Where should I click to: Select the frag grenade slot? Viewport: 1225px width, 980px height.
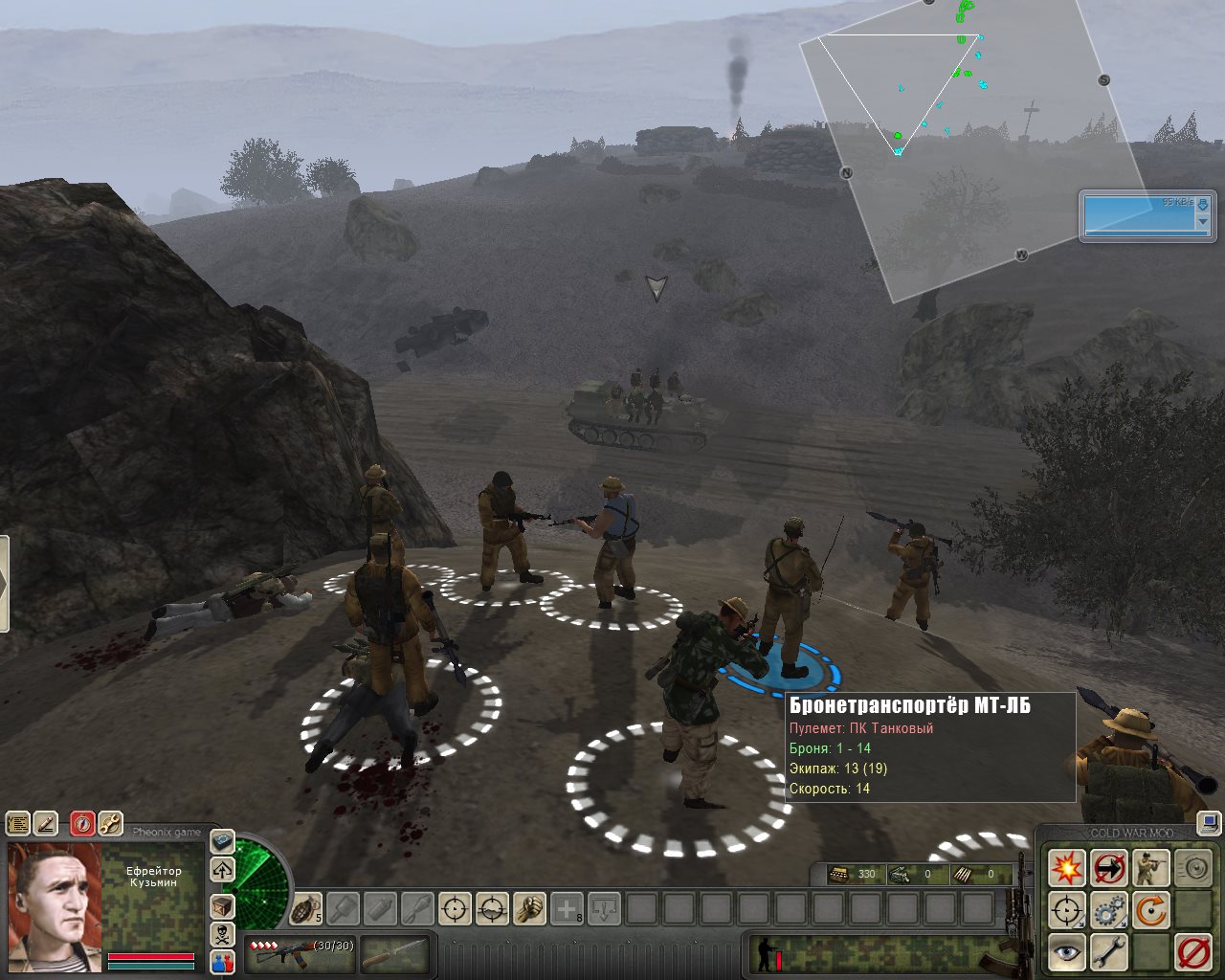click(306, 908)
